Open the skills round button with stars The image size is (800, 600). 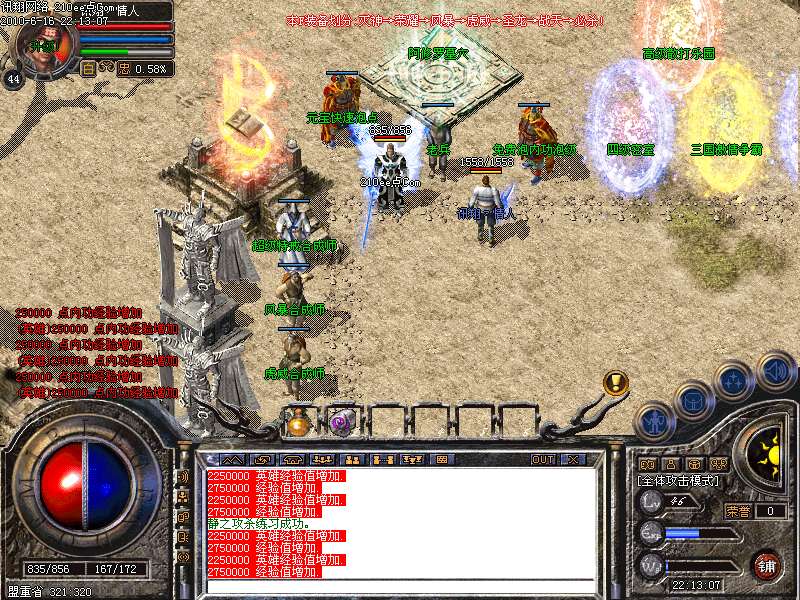point(735,381)
